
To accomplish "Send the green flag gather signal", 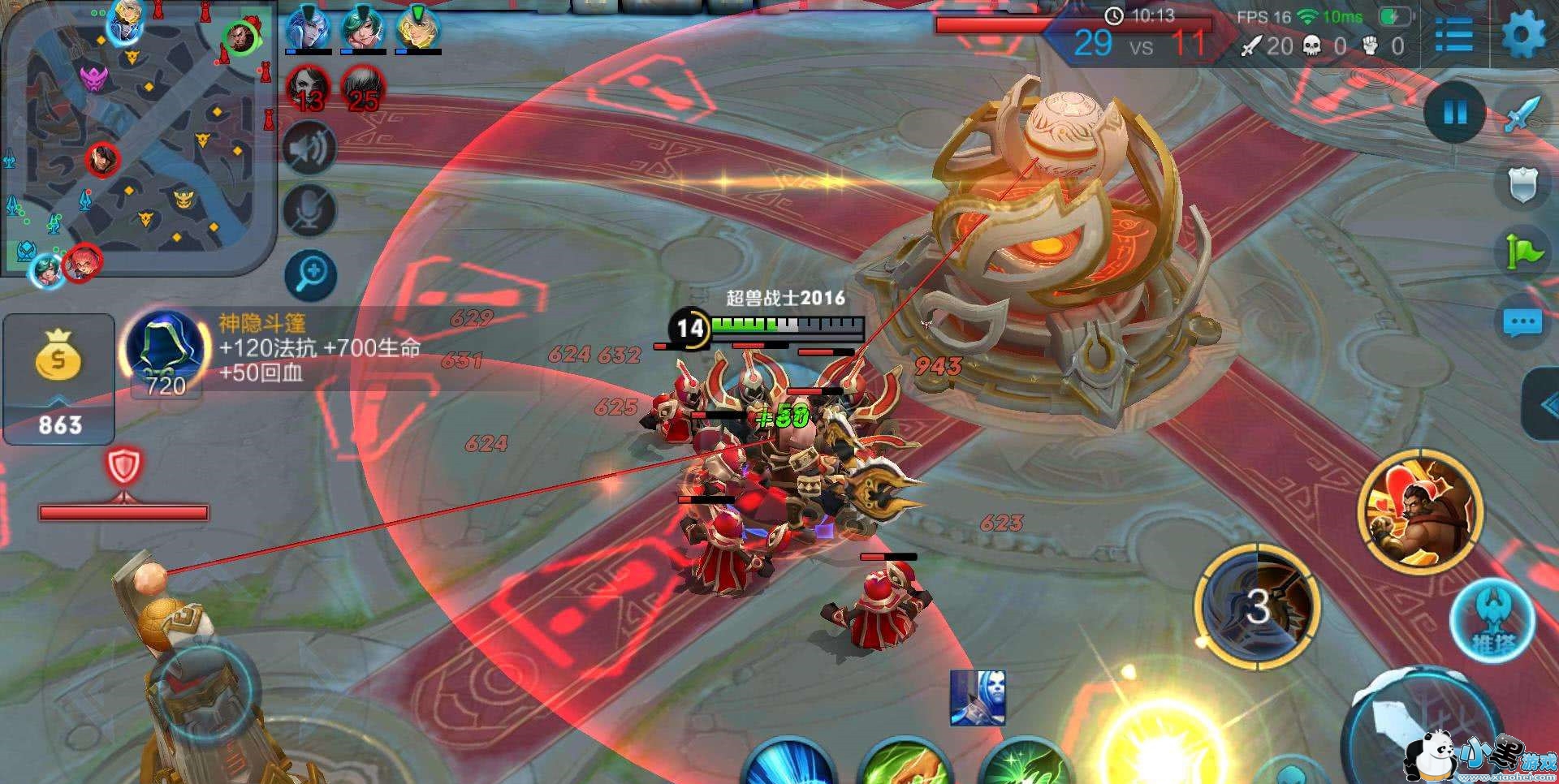I will [x=1522, y=252].
